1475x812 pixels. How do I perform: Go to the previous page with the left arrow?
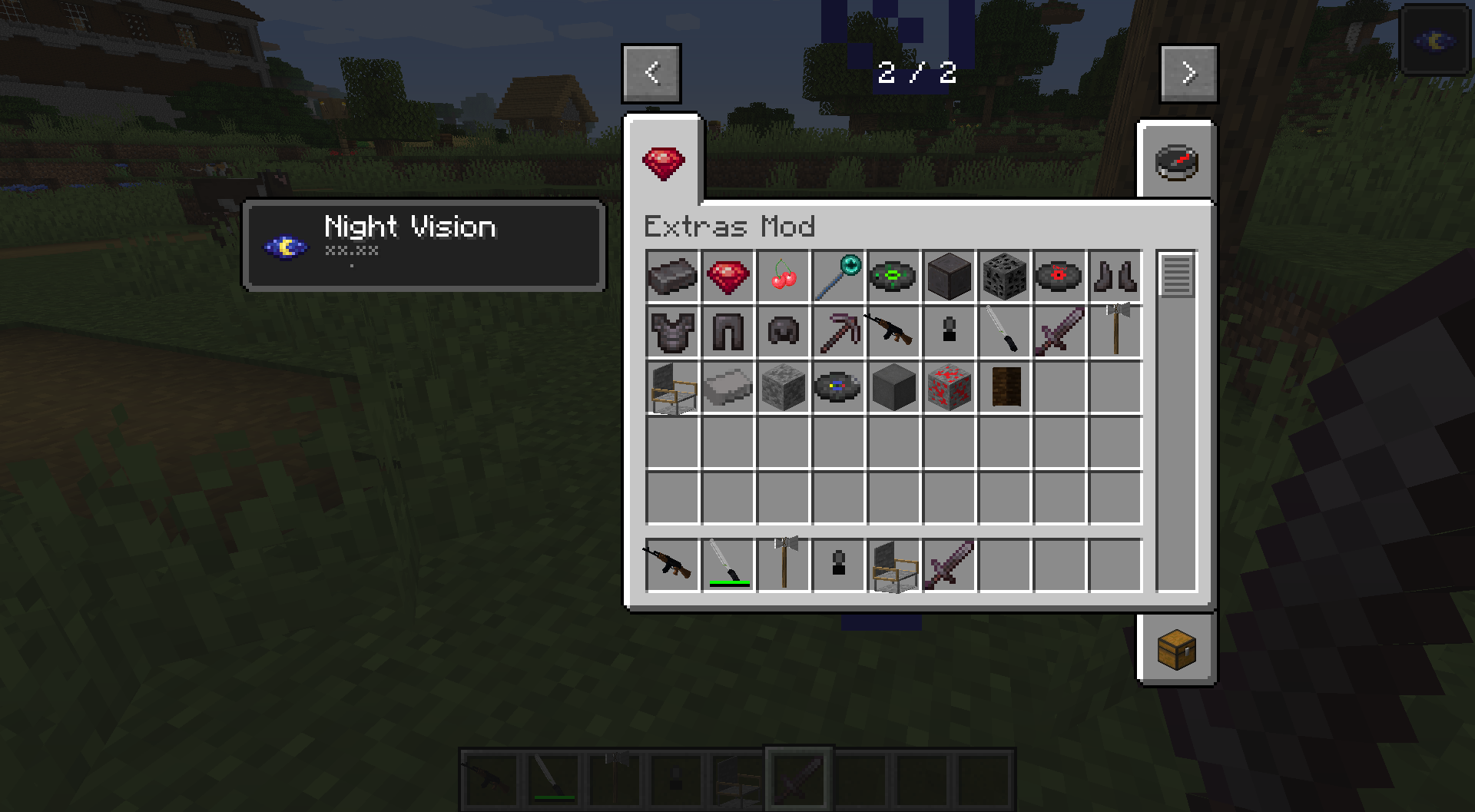point(651,74)
